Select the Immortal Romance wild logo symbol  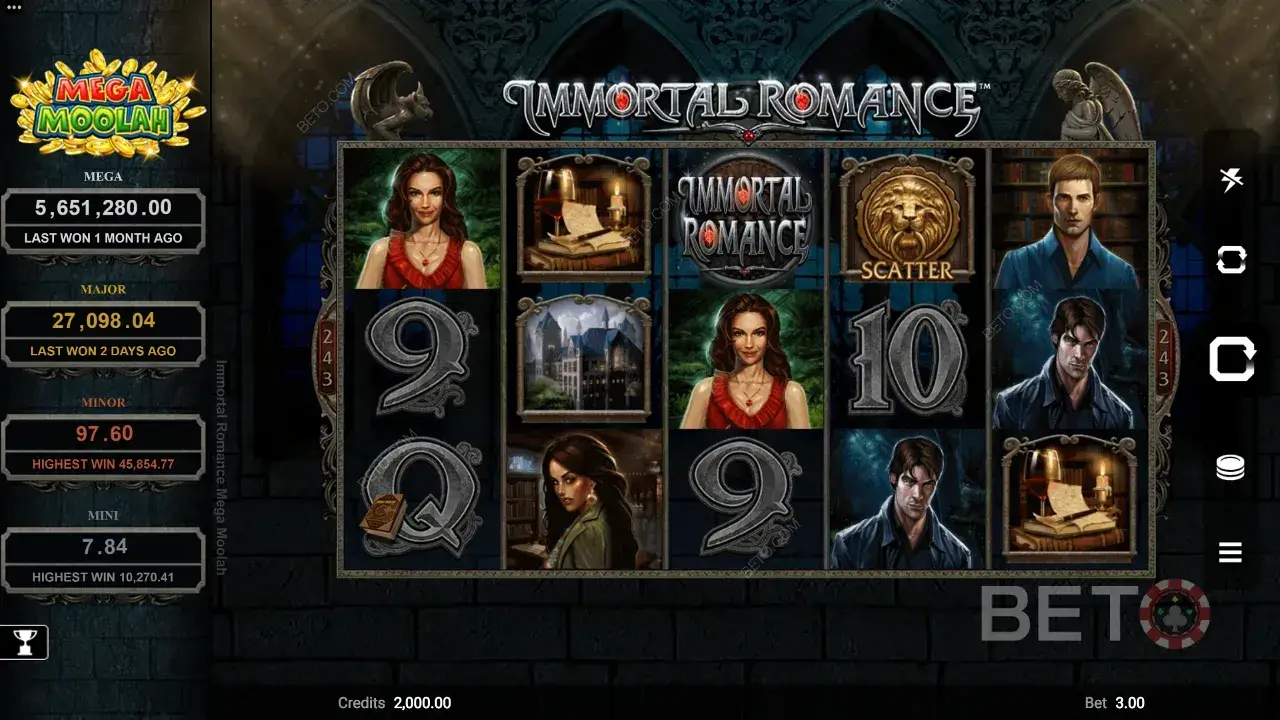point(745,218)
